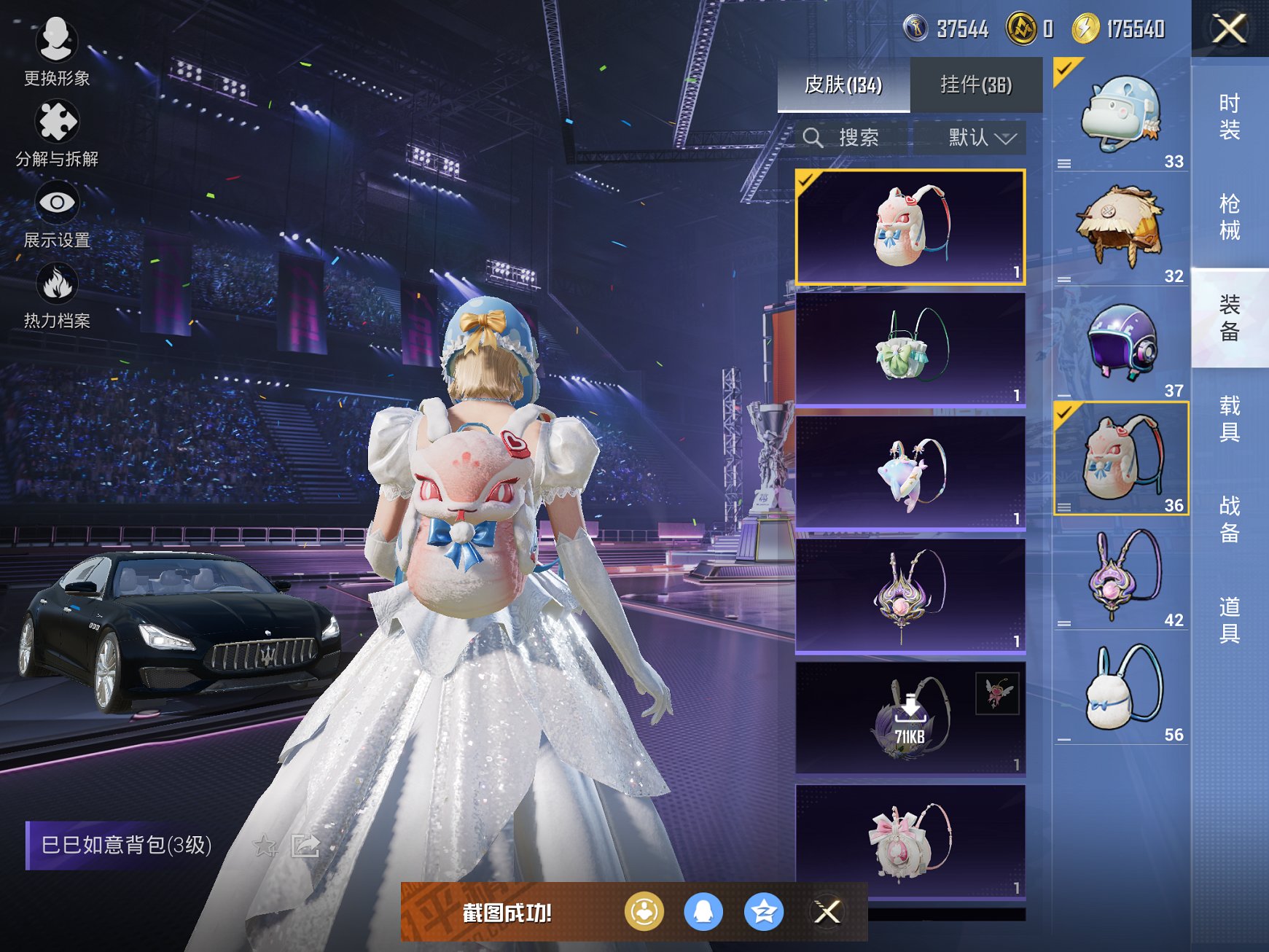Image resolution: width=1269 pixels, height=952 pixels.
Task: Open the 默认 sort dropdown
Action: [x=980, y=138]
